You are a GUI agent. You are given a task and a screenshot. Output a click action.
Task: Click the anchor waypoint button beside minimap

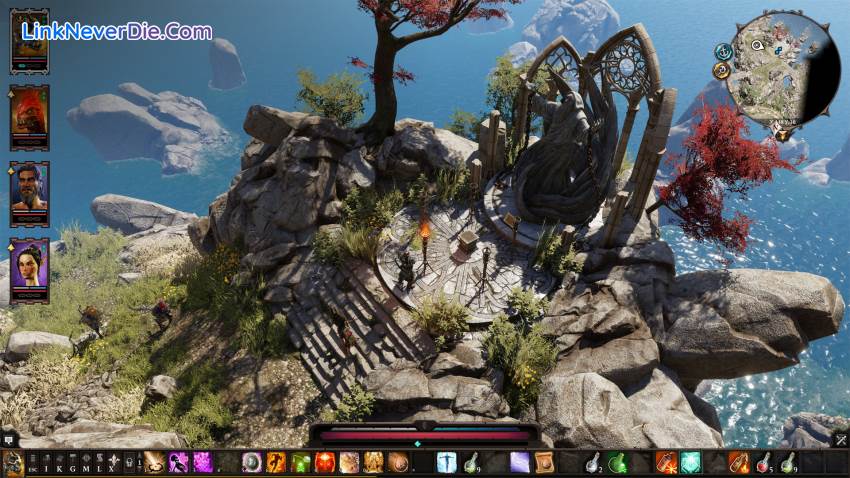tap(723, 50)
